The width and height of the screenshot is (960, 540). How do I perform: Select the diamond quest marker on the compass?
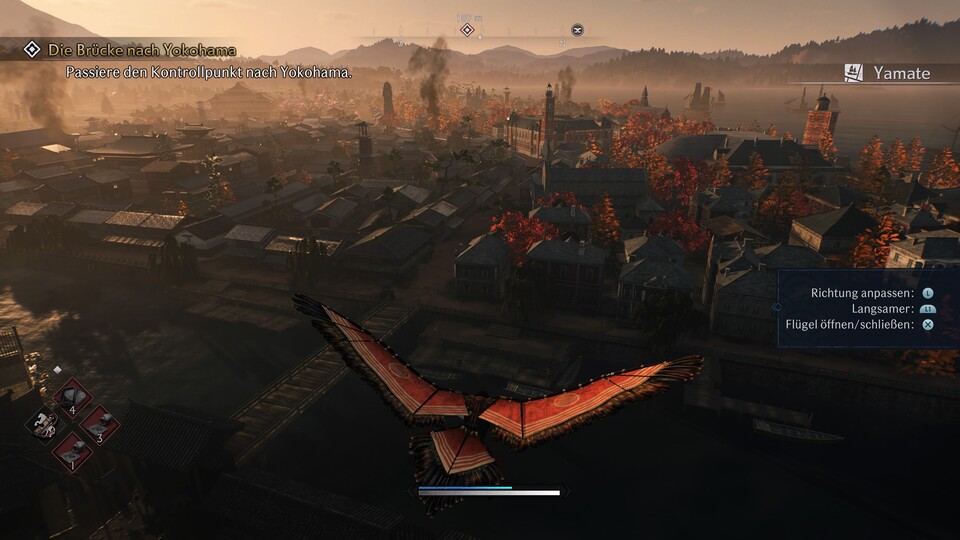(x=466, y=30)
